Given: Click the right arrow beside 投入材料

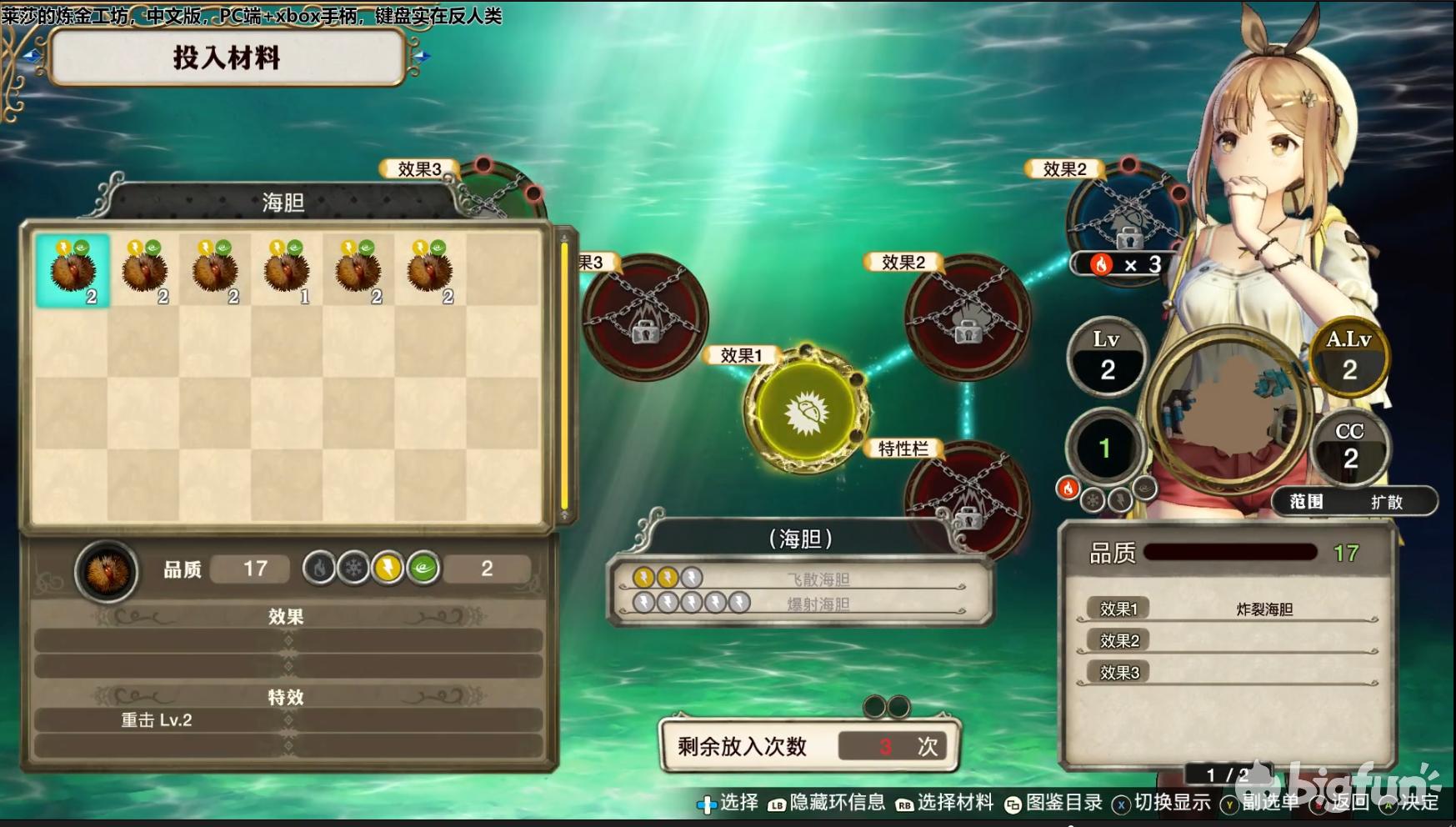Looking at the screenshot, I should [x=422, y=56].
